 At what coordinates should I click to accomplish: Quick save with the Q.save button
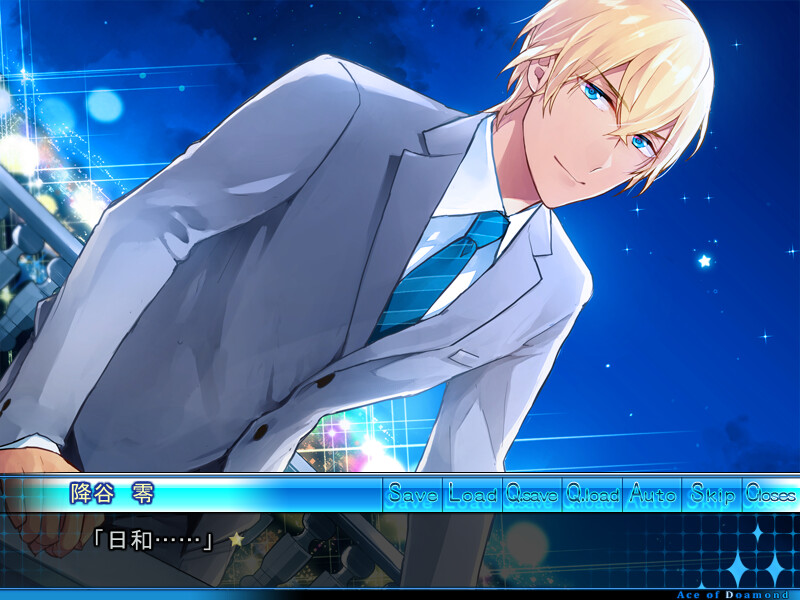(532, 494)
